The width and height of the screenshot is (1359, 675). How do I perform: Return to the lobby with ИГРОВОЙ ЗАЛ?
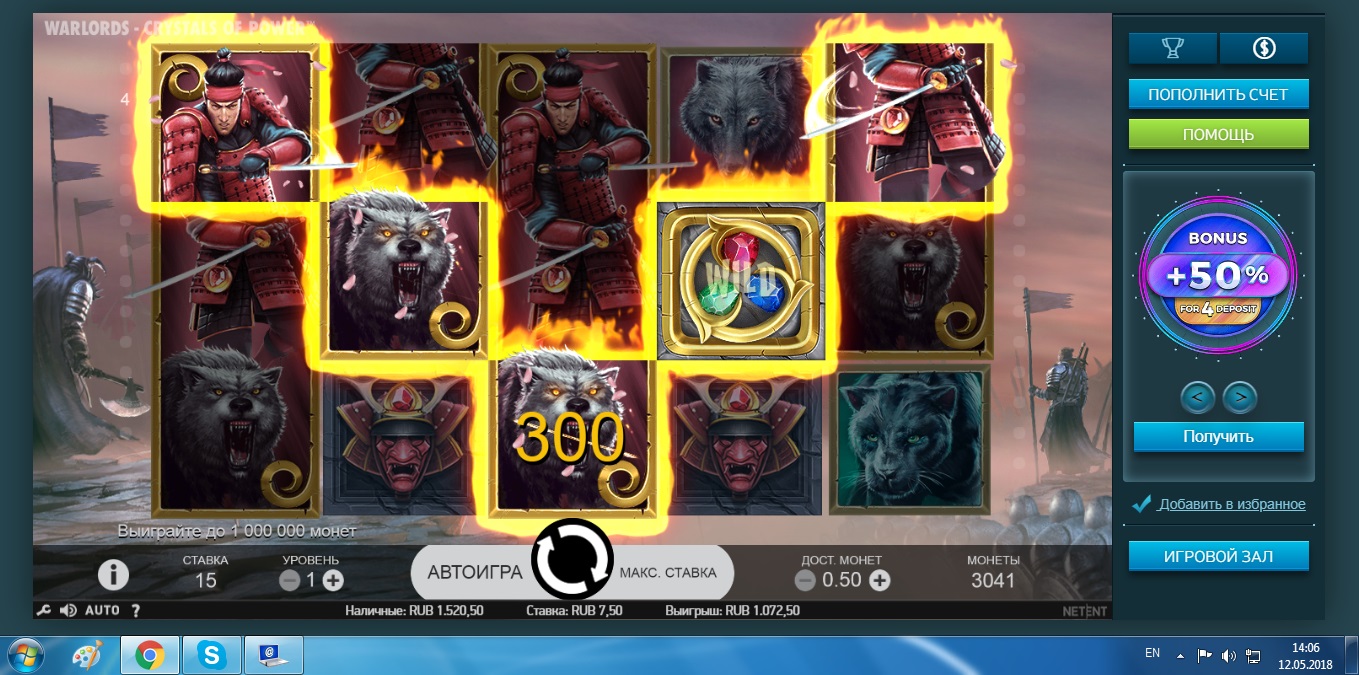point(1218,556)
